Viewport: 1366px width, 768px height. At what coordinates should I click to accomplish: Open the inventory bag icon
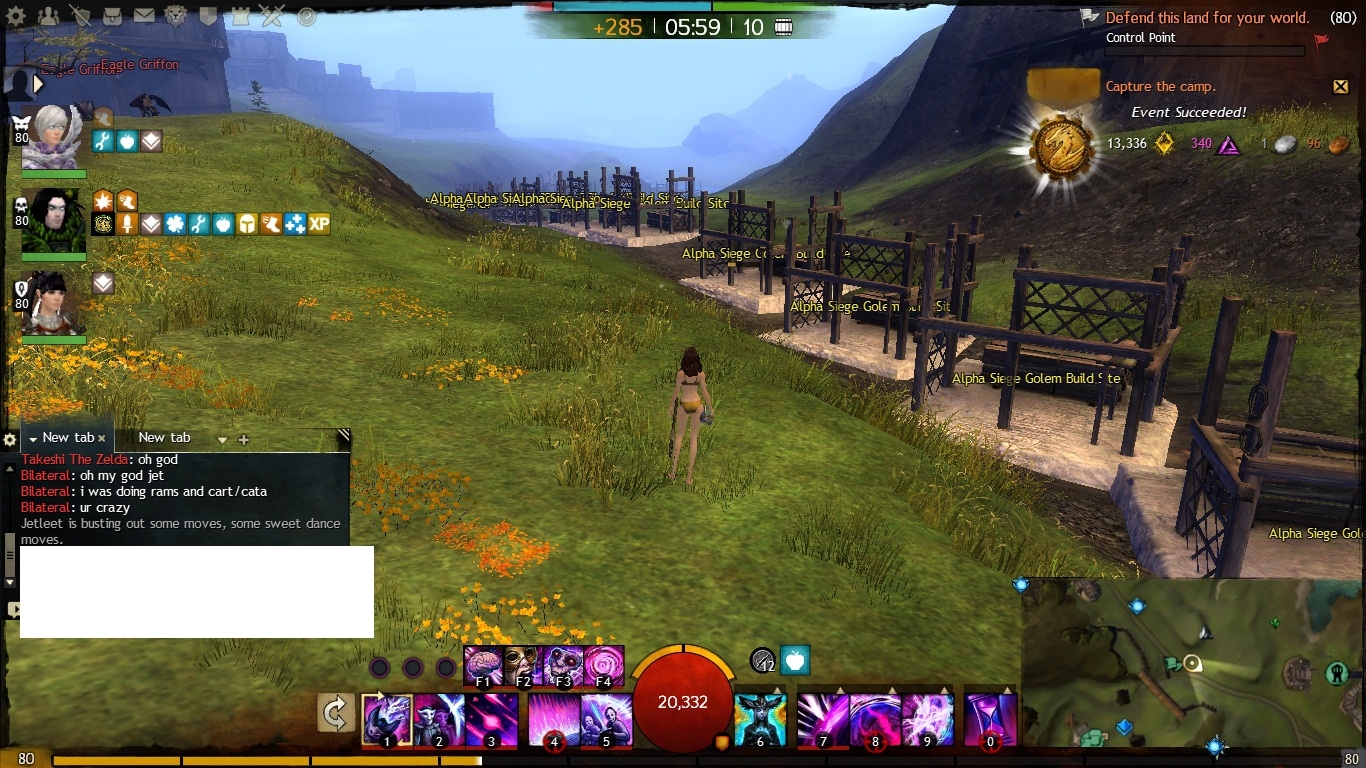[x=112, y=16]
